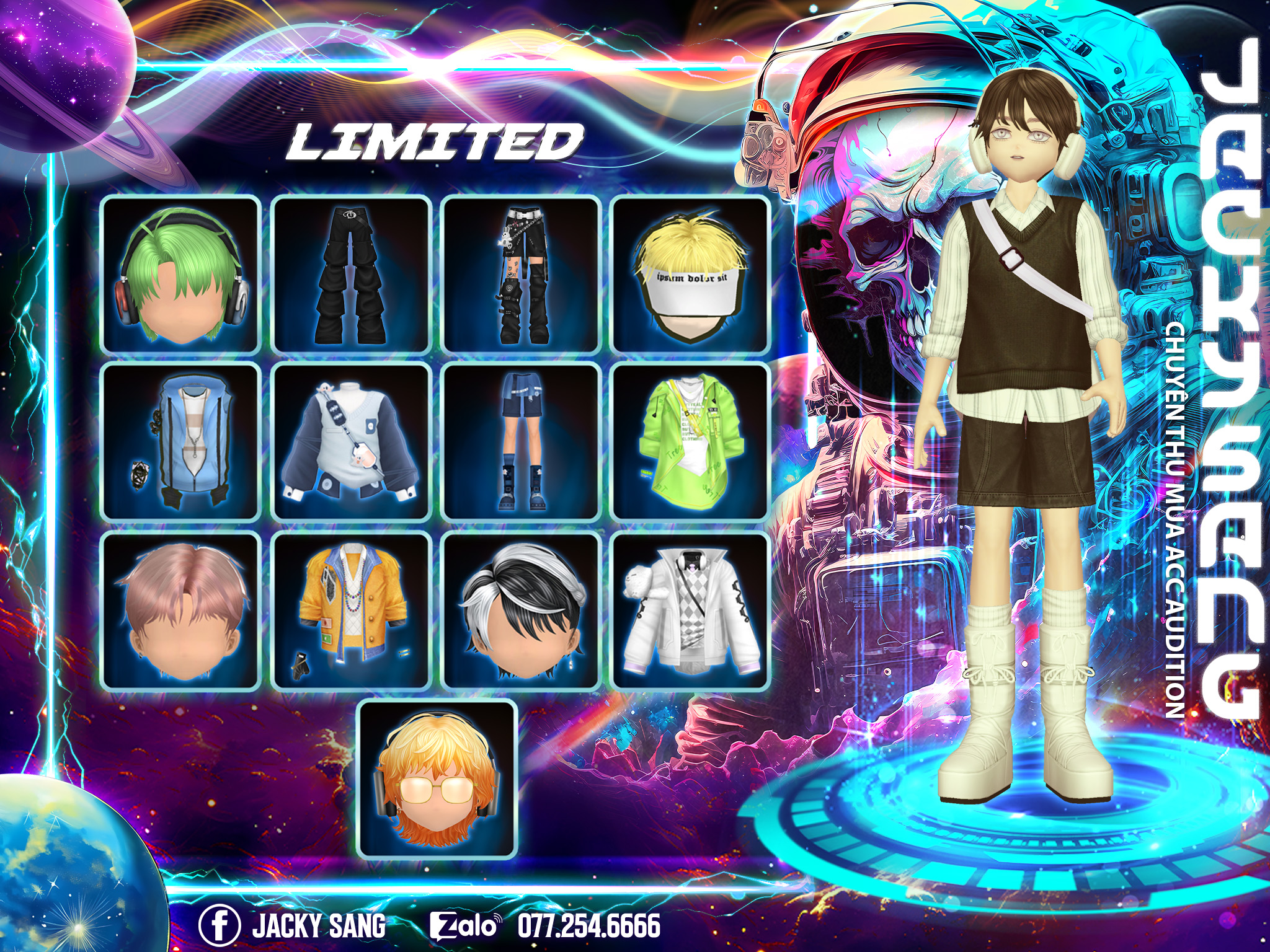Choose the neon green jacket tile
Screen dimensions: 1270x952
pos(690,442)
